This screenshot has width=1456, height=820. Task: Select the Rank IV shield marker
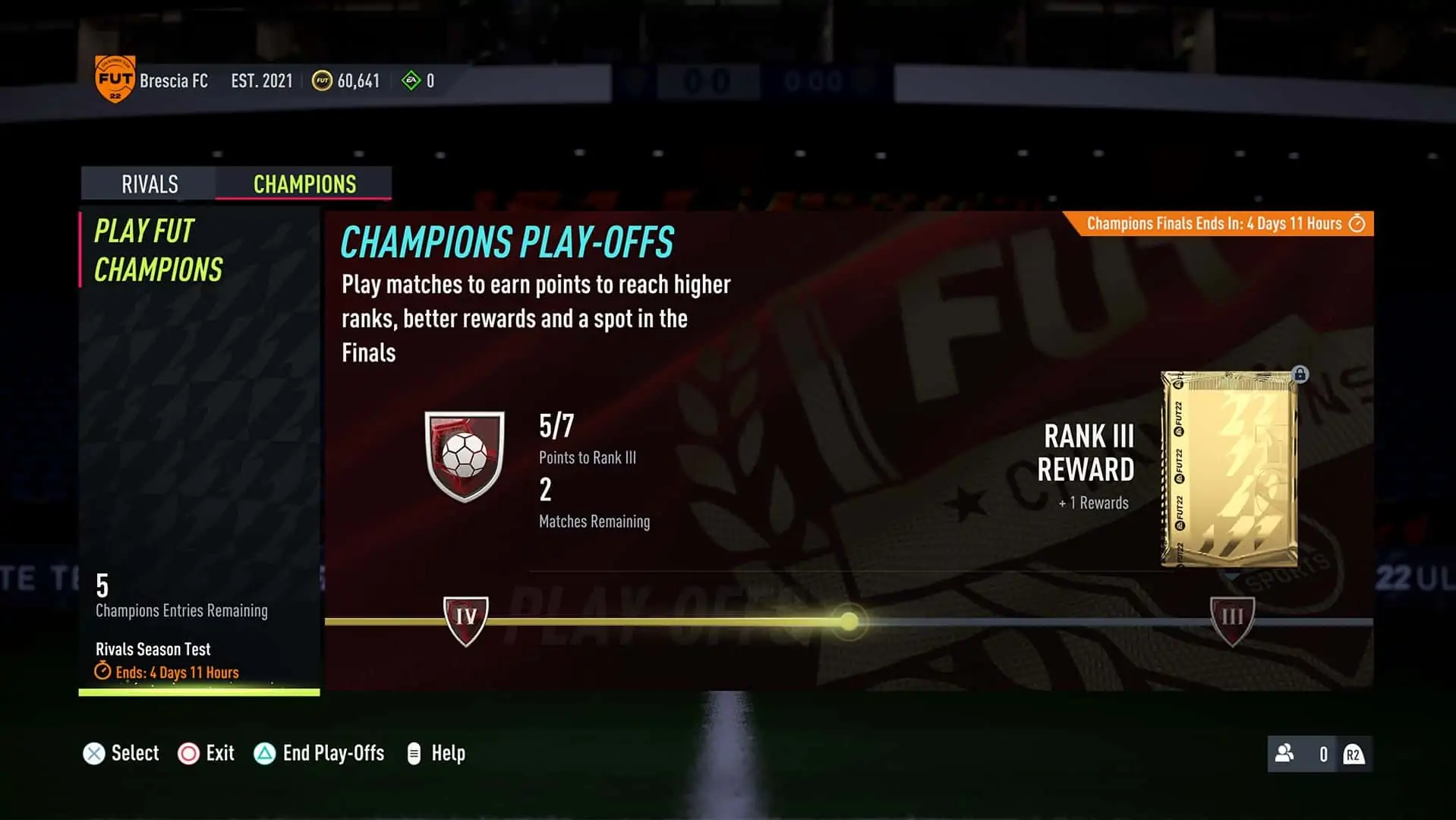click(465, 617)
